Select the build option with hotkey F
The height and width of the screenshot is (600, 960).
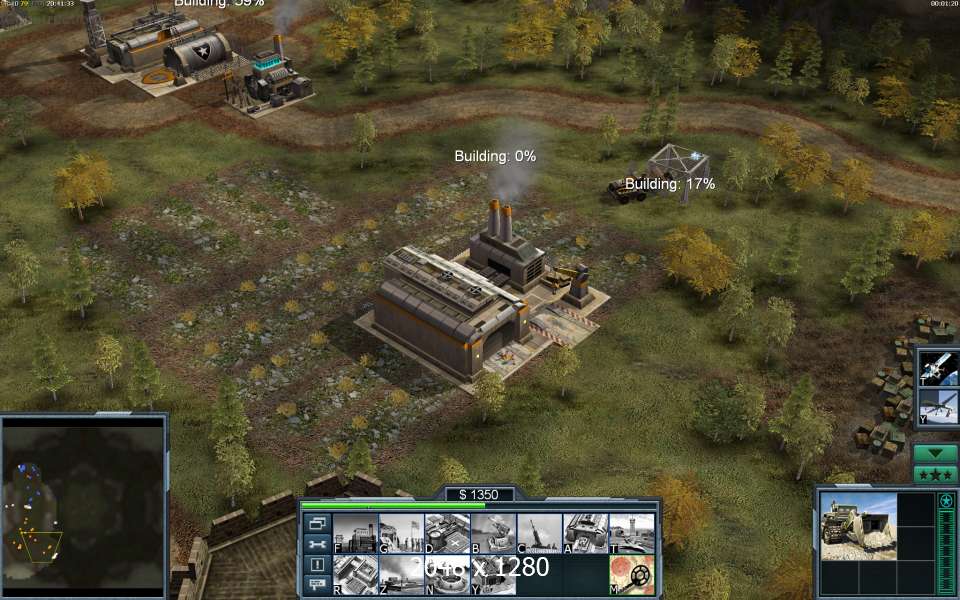point(355,533)
